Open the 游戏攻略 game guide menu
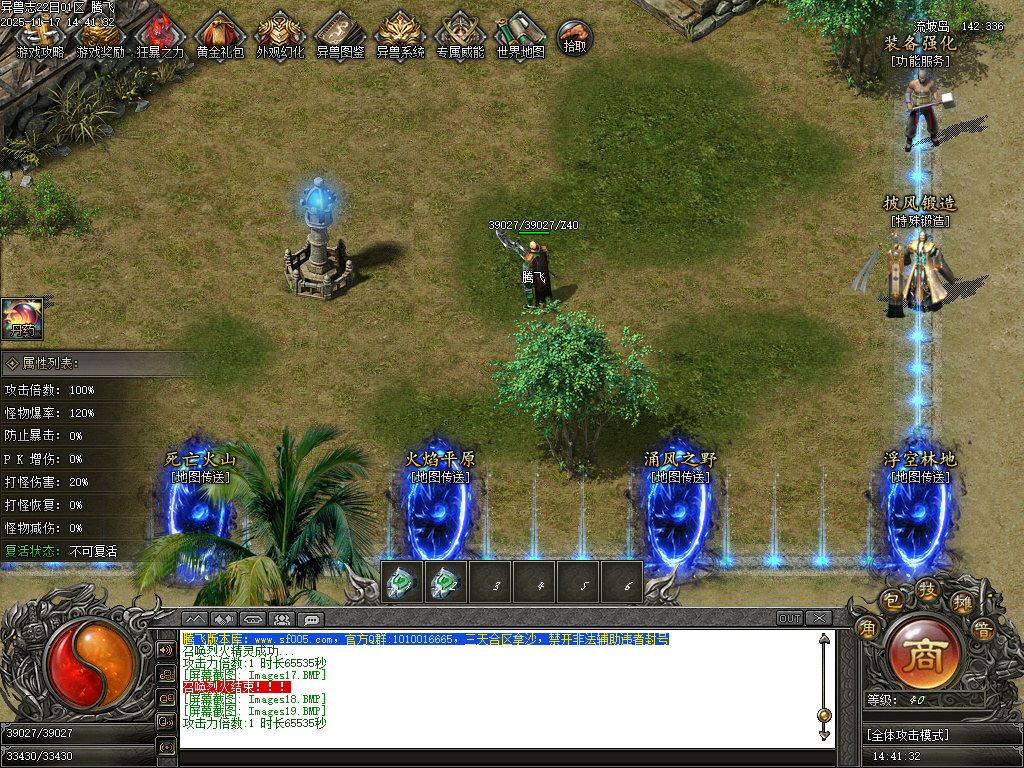The width and height of the screenshot is (1024, 768). click(40, 35)
